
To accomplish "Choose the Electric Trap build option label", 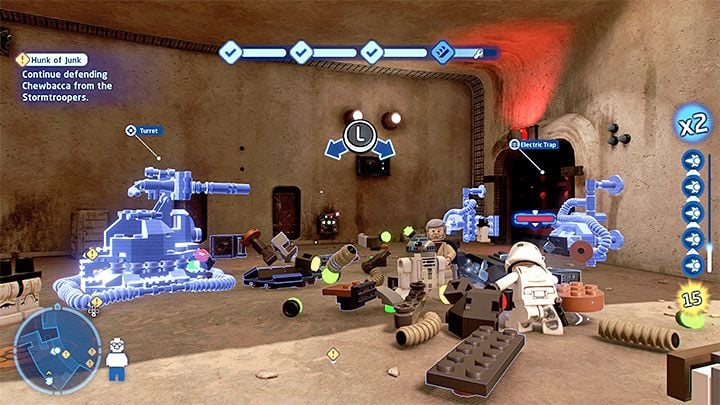I will pos(534,145).
